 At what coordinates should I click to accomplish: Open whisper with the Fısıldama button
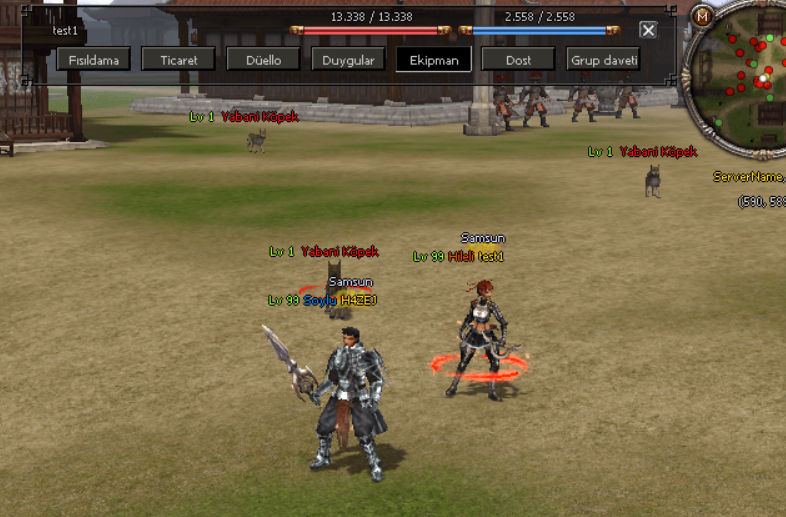(x=93, y=60)
